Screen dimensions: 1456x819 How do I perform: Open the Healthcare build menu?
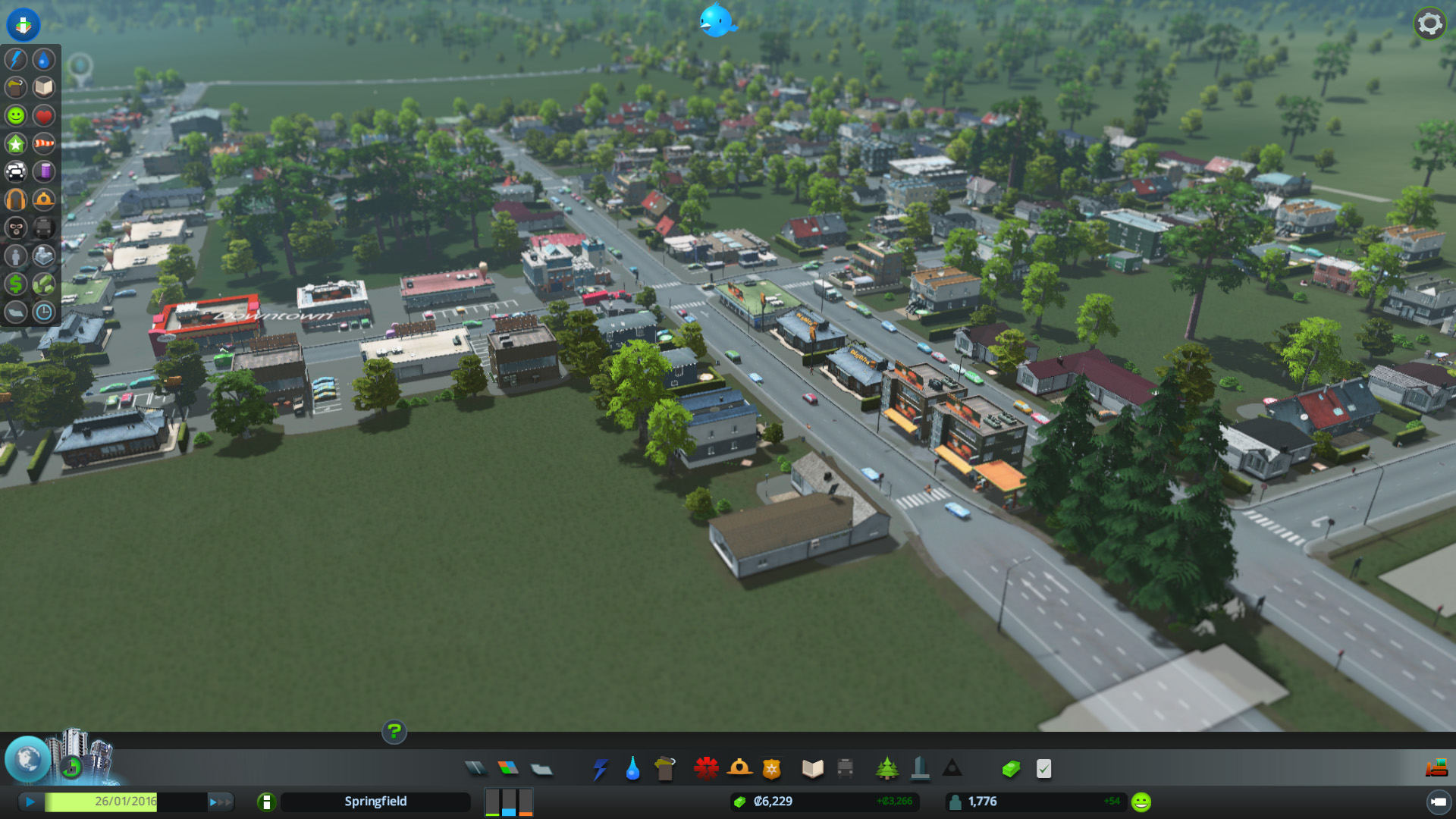click(706, 769)
